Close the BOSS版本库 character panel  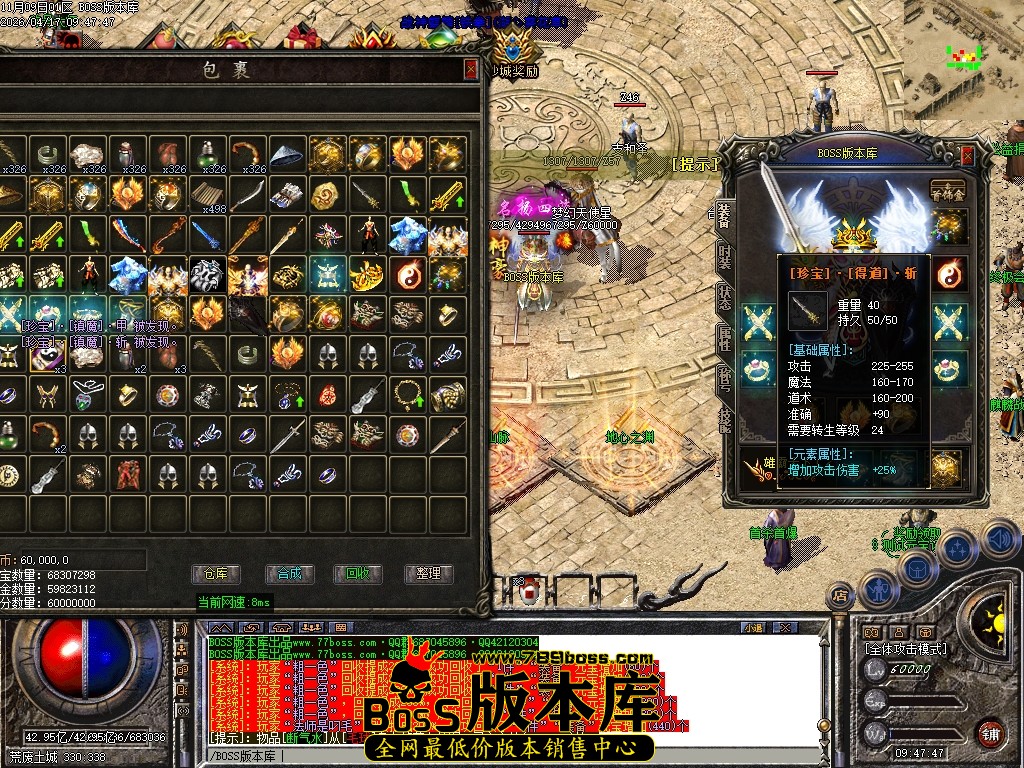pos(967,155)
